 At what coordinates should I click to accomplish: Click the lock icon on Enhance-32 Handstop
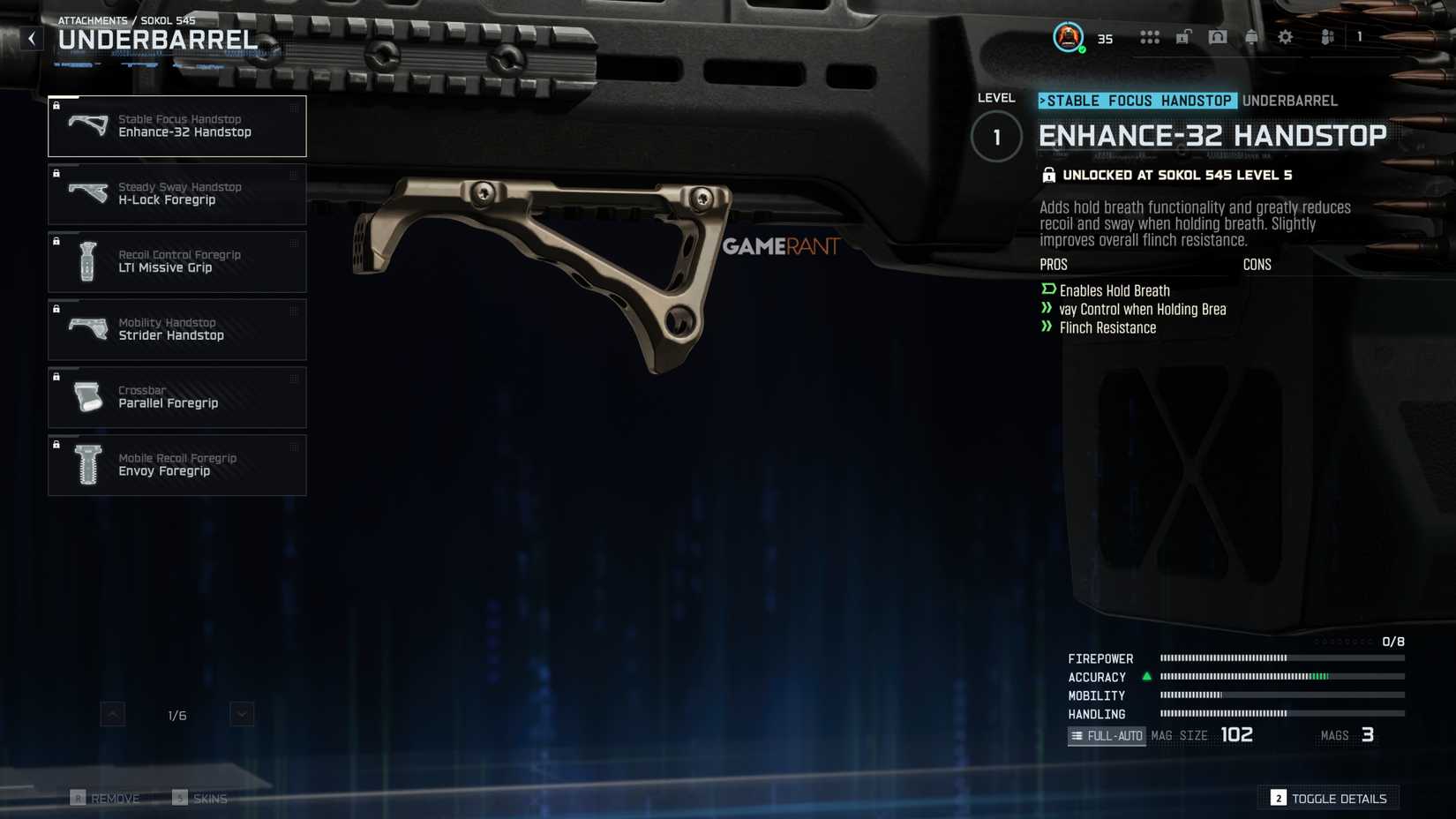point(56,106)
